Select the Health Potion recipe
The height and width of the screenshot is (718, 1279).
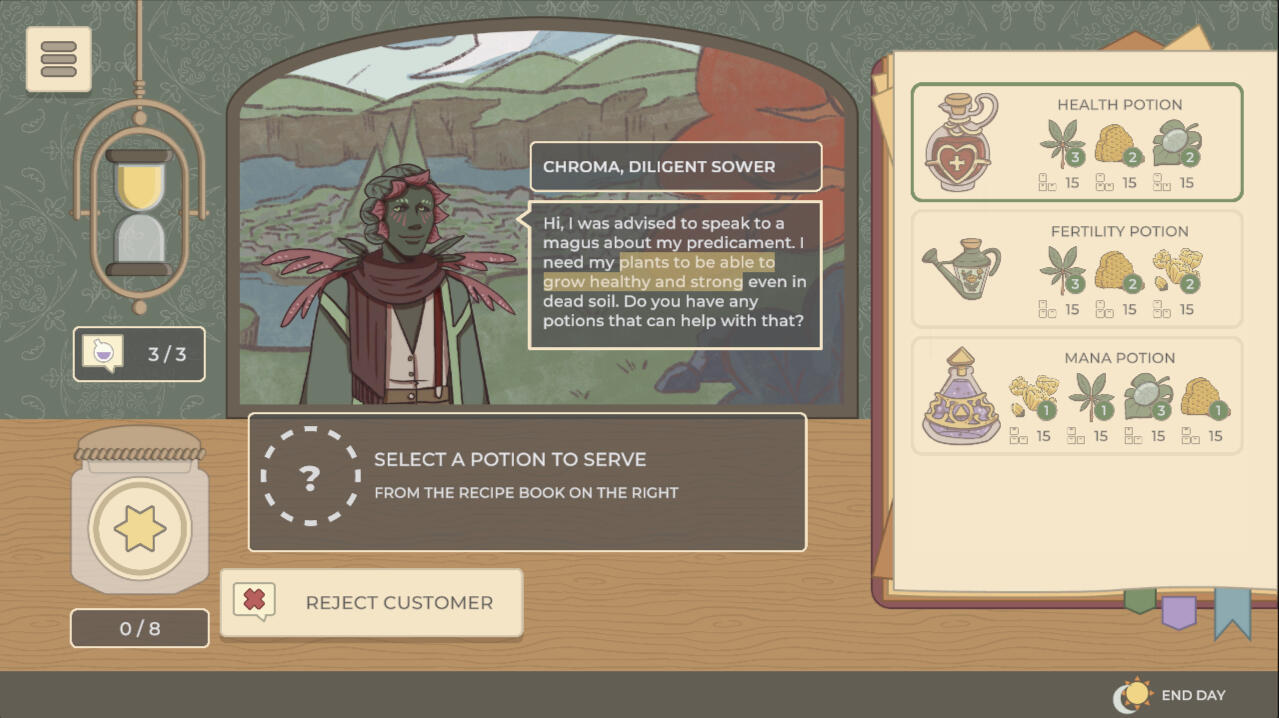[1076, 142]
